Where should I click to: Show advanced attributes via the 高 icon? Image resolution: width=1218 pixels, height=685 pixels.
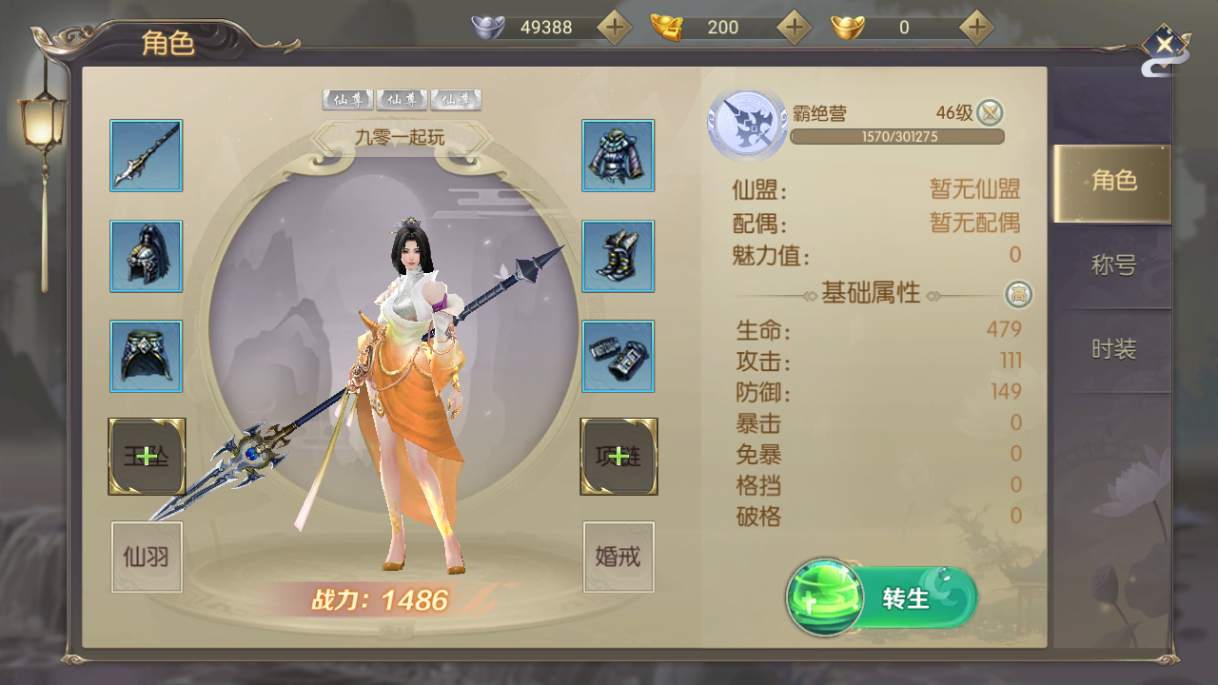pos(1018,294)
